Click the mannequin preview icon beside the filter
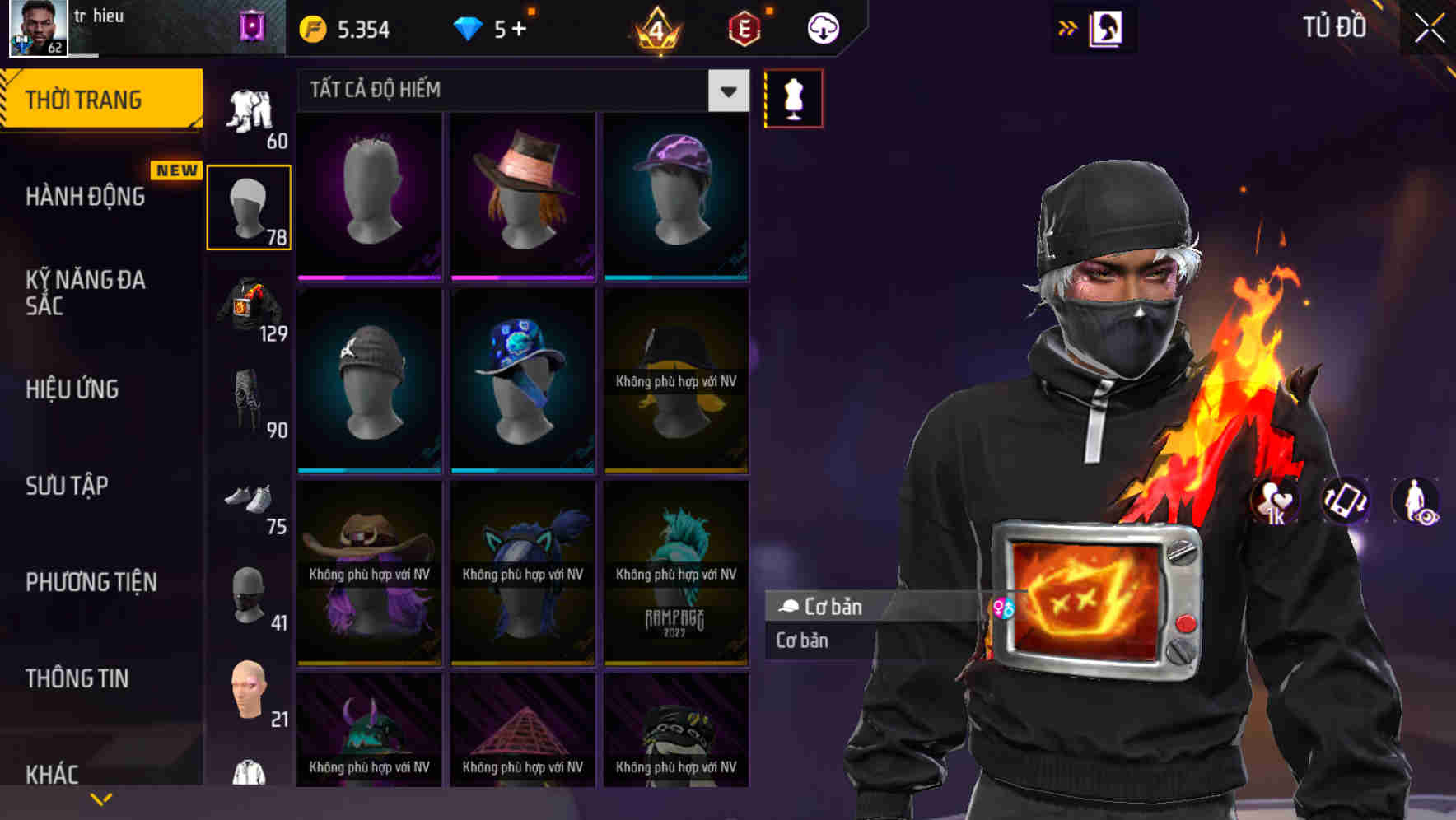 (x=793, y=97)
